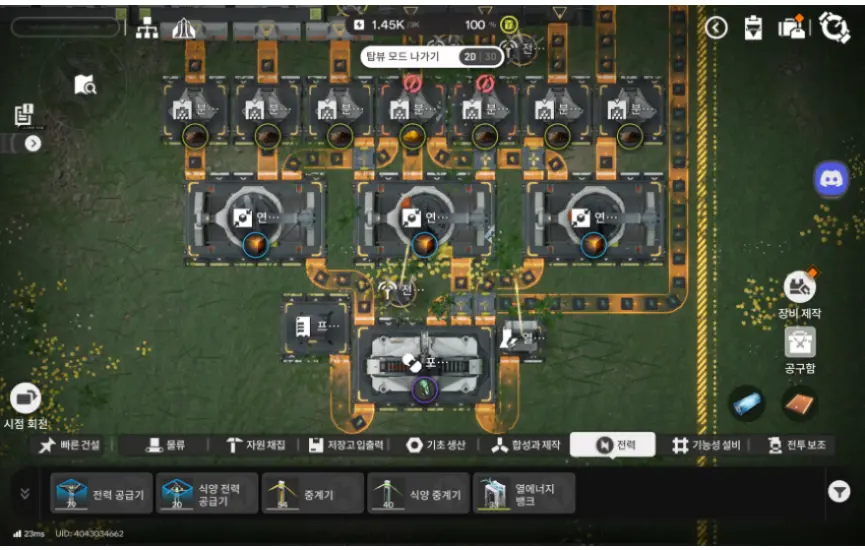Switch to the 저장고 입출력 tab

[349, 445]
